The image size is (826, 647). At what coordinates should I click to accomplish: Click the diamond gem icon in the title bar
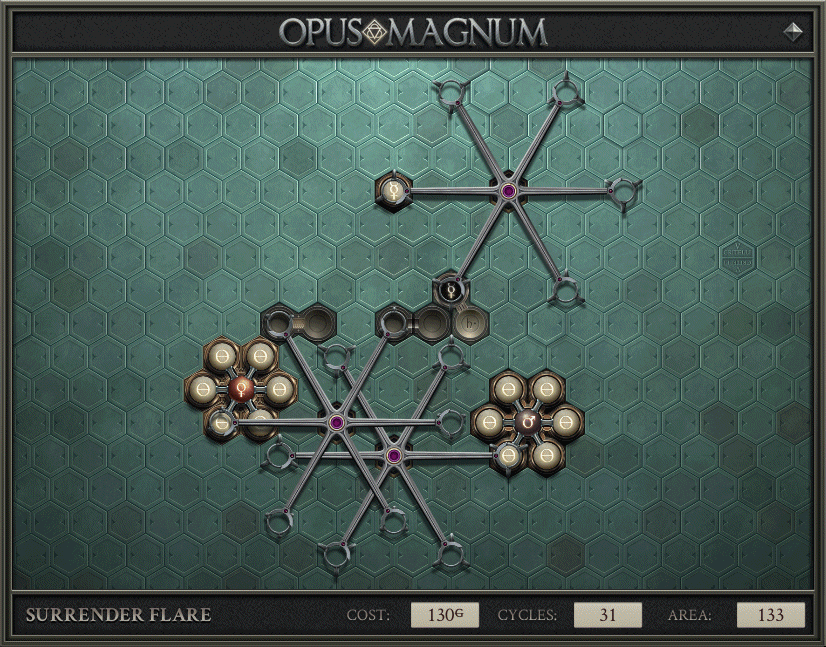[793, 32]
